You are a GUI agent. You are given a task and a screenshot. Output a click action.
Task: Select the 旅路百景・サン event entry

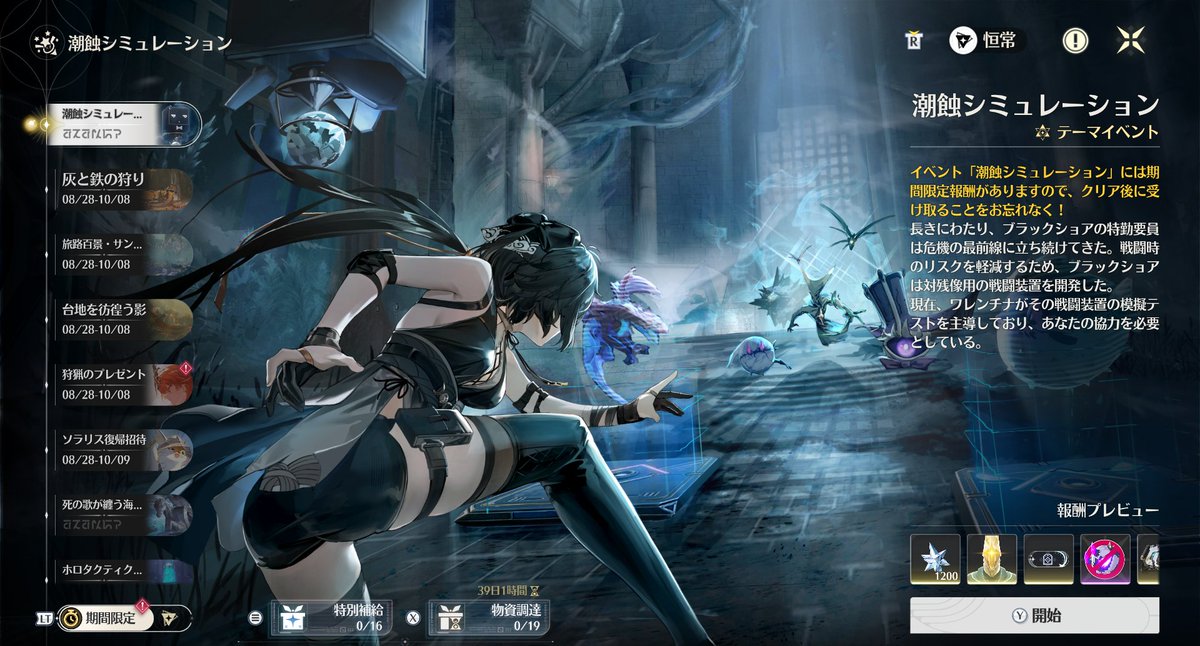120,252
